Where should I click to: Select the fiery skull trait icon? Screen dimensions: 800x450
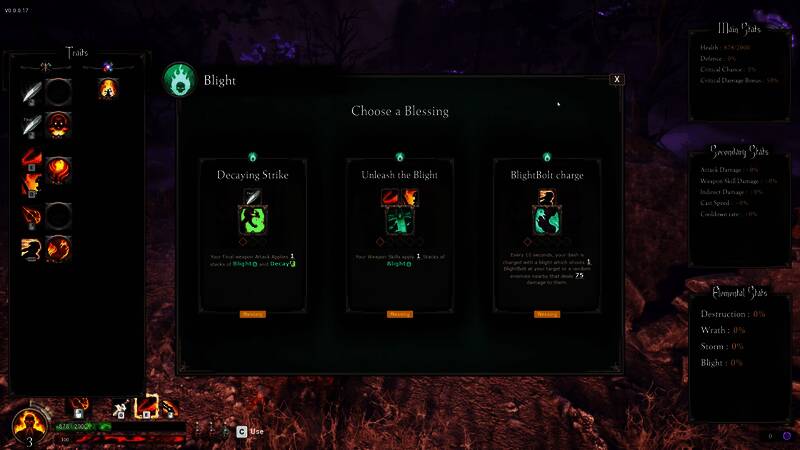pos(59,124)
